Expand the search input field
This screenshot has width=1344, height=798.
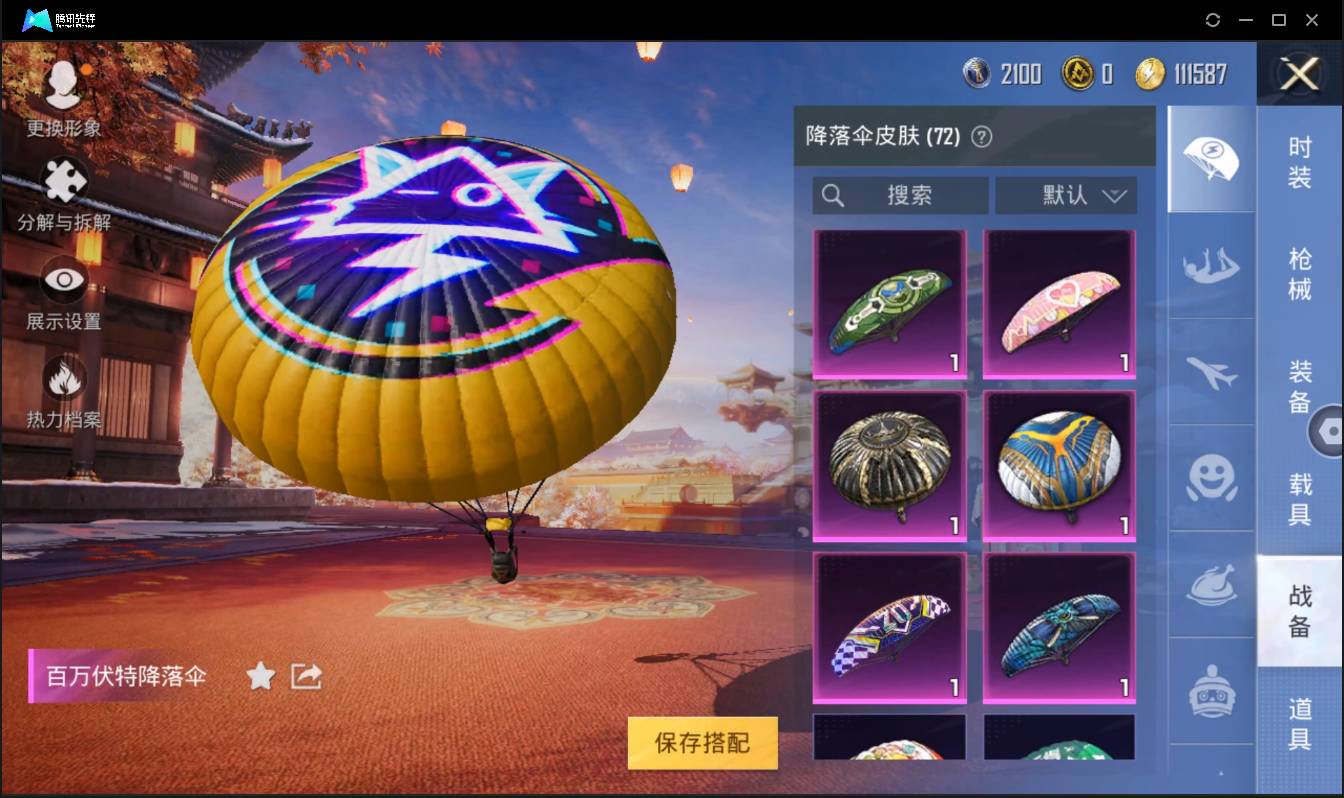click(898, 196)
